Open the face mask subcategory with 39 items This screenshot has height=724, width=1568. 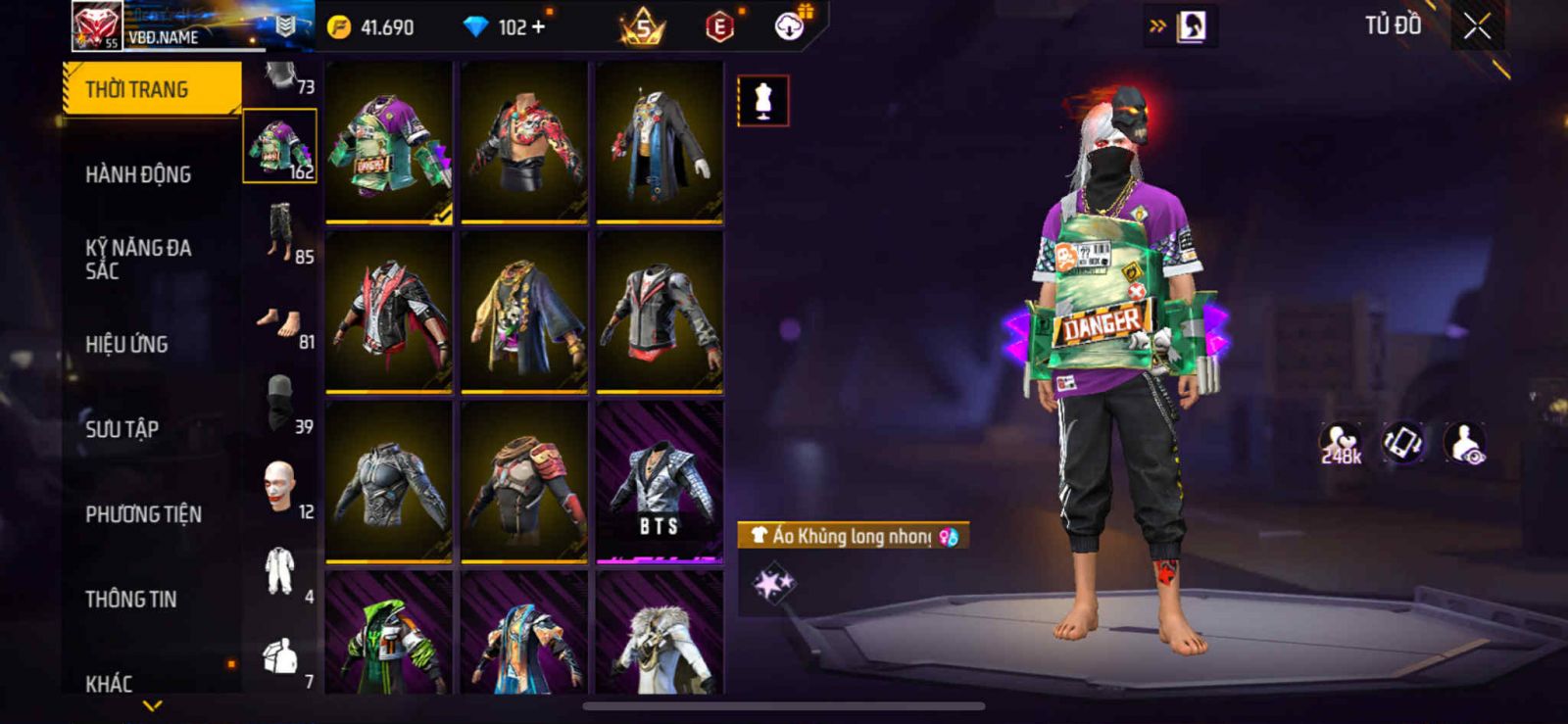pos(281,404)
